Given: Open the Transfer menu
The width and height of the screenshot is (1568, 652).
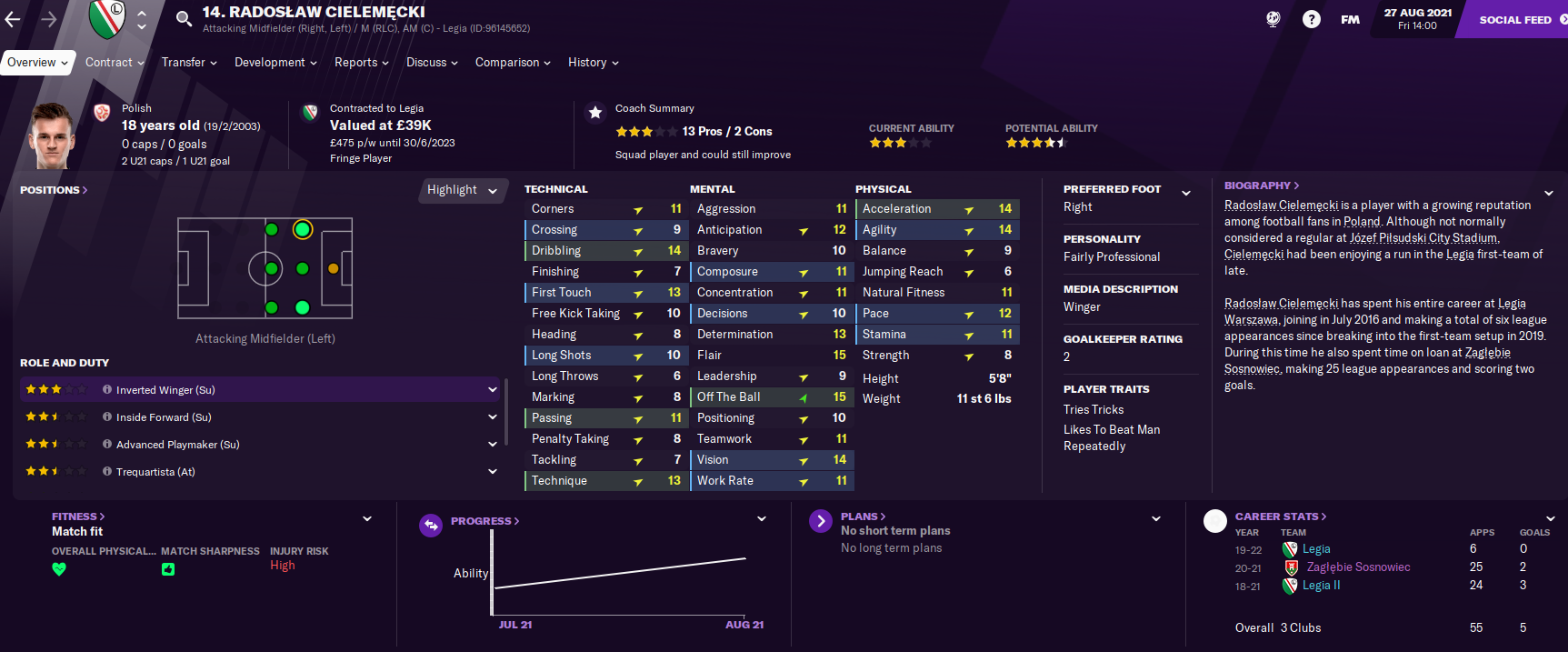Looking at the screenshot, I should (189, 63).
